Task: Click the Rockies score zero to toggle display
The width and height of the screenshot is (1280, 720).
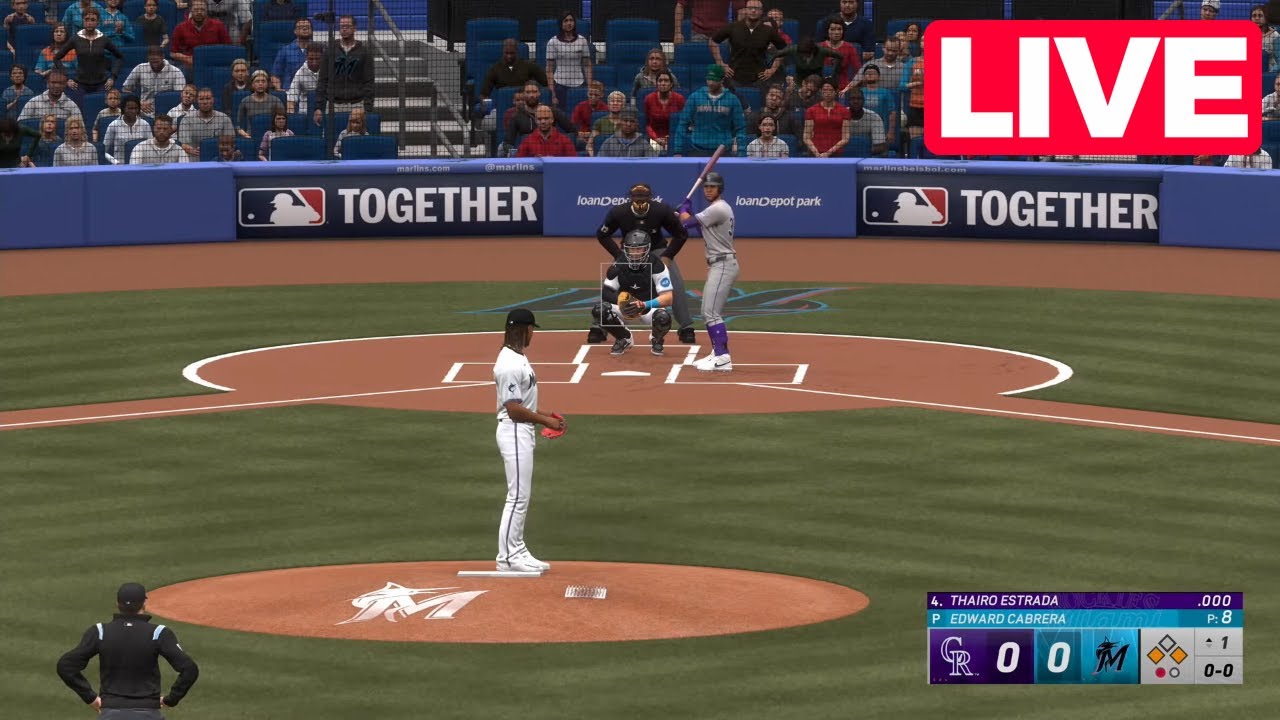Action: (x=1009, y=656)
